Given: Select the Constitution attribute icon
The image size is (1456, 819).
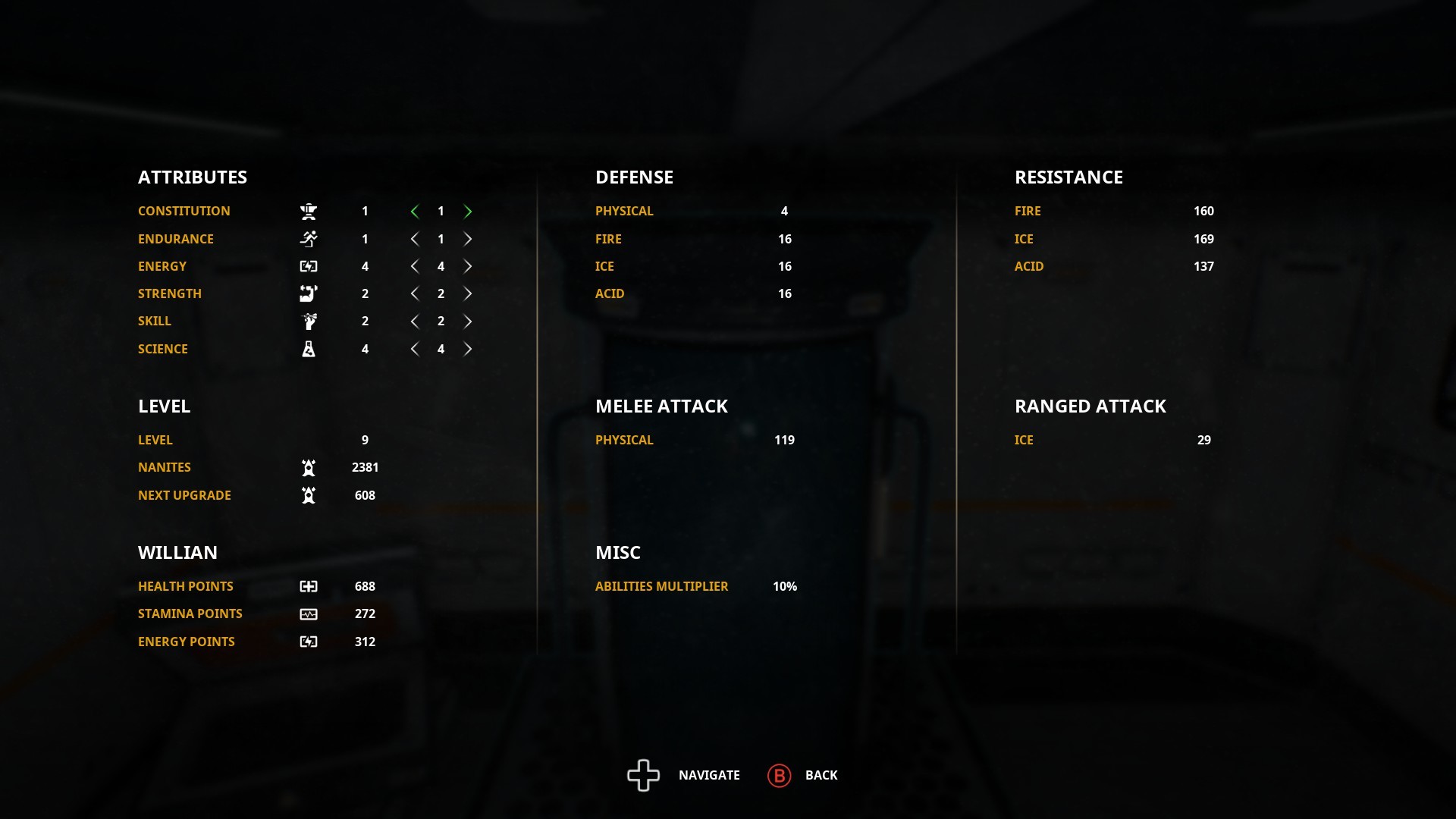Looking at the screenshot, I should pyautogui.click(x=309, y=212).
